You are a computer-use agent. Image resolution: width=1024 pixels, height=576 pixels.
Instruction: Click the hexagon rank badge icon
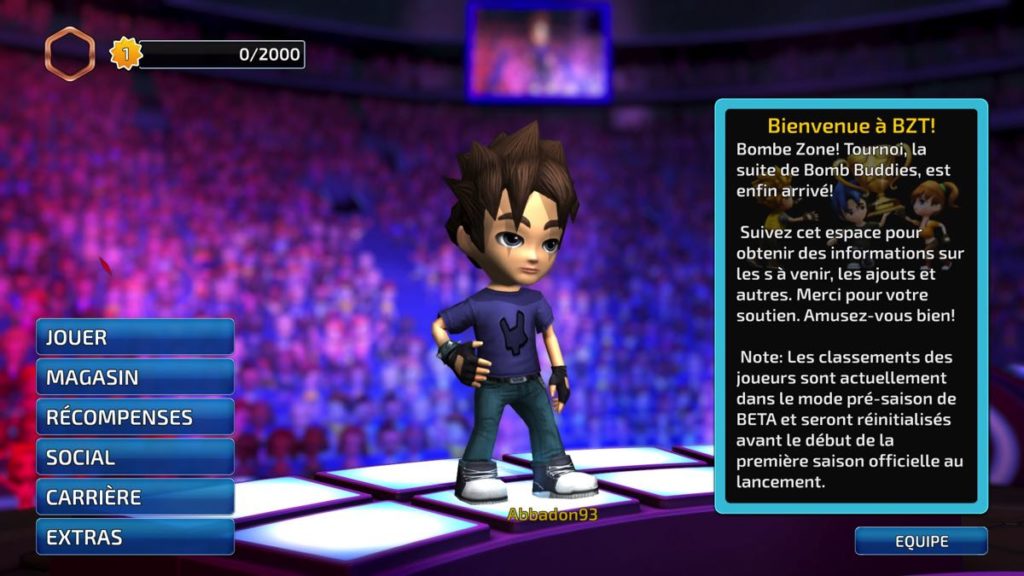tap(70, 54)
